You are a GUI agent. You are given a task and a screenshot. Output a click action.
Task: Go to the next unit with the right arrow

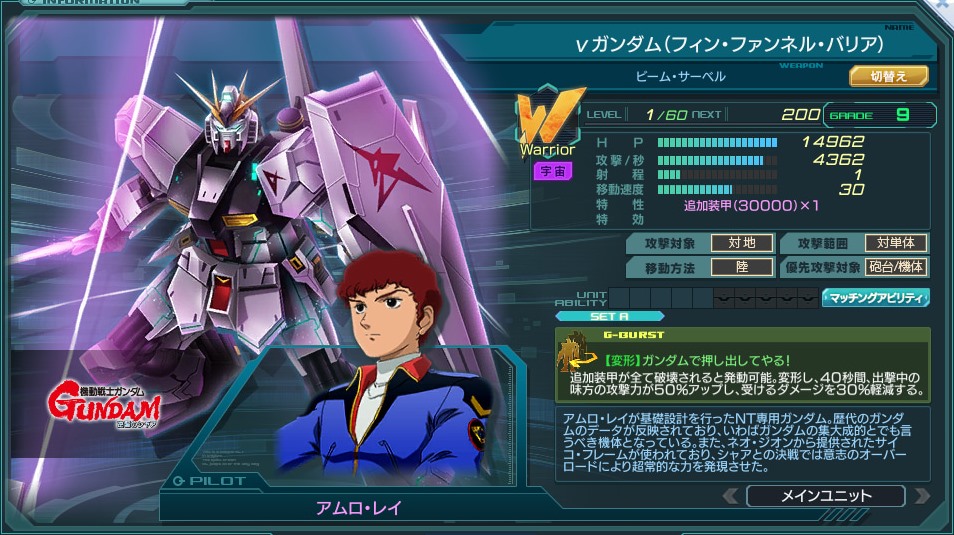click(x=921, y=496)
